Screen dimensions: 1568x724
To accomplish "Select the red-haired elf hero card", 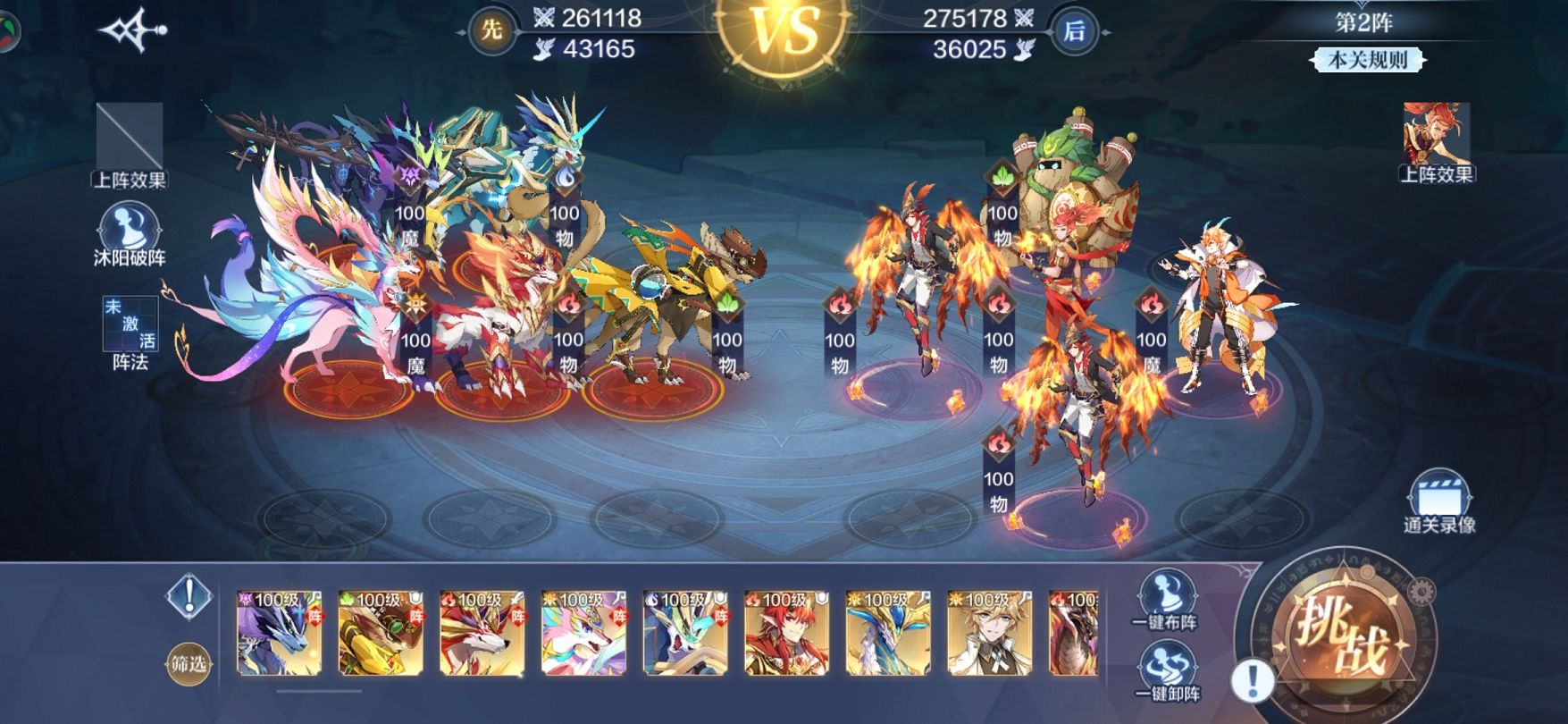I will 786,633.
